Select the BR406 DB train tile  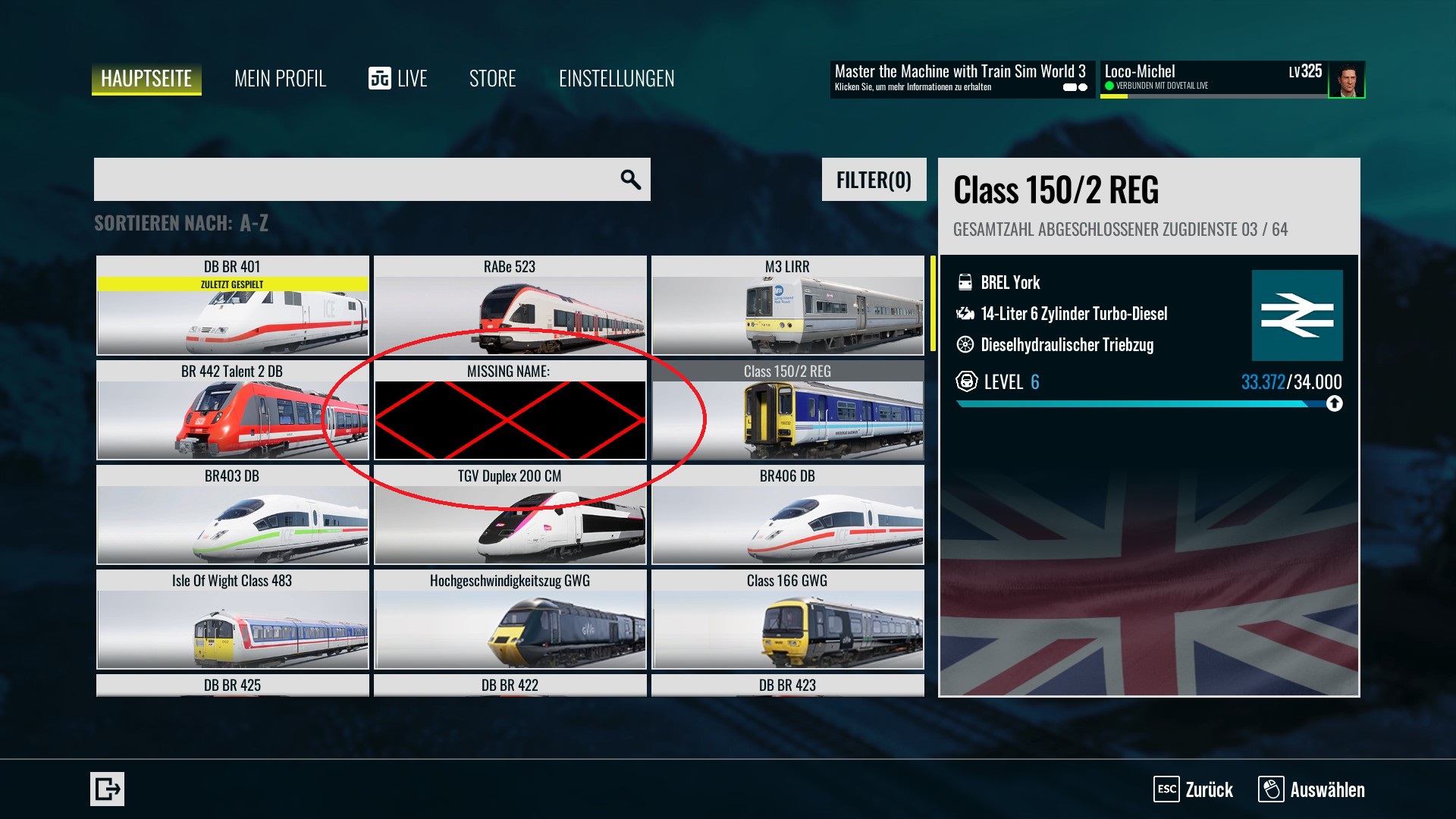tap(787, 515)
